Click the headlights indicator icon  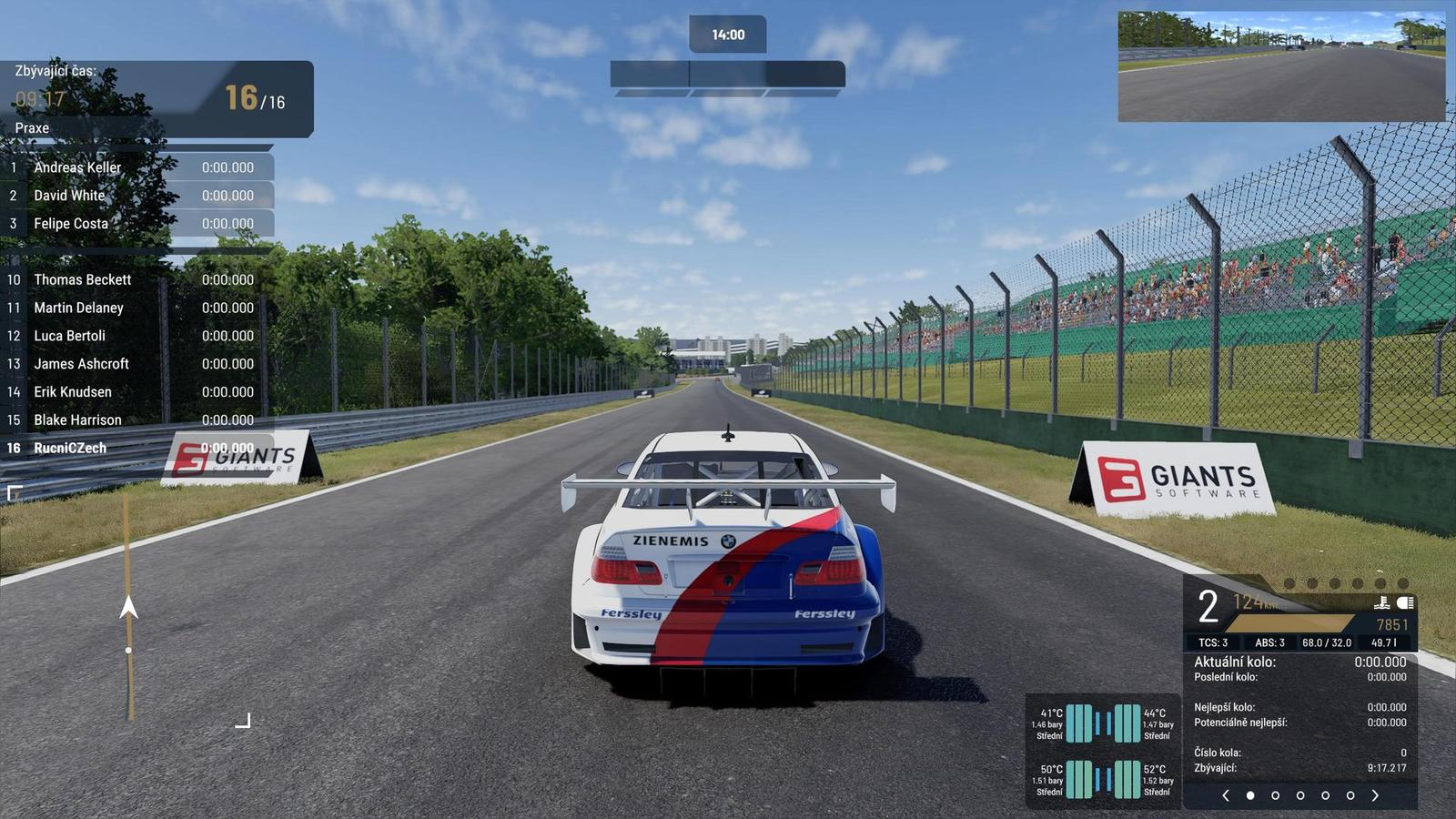[x=1405, y=602]
